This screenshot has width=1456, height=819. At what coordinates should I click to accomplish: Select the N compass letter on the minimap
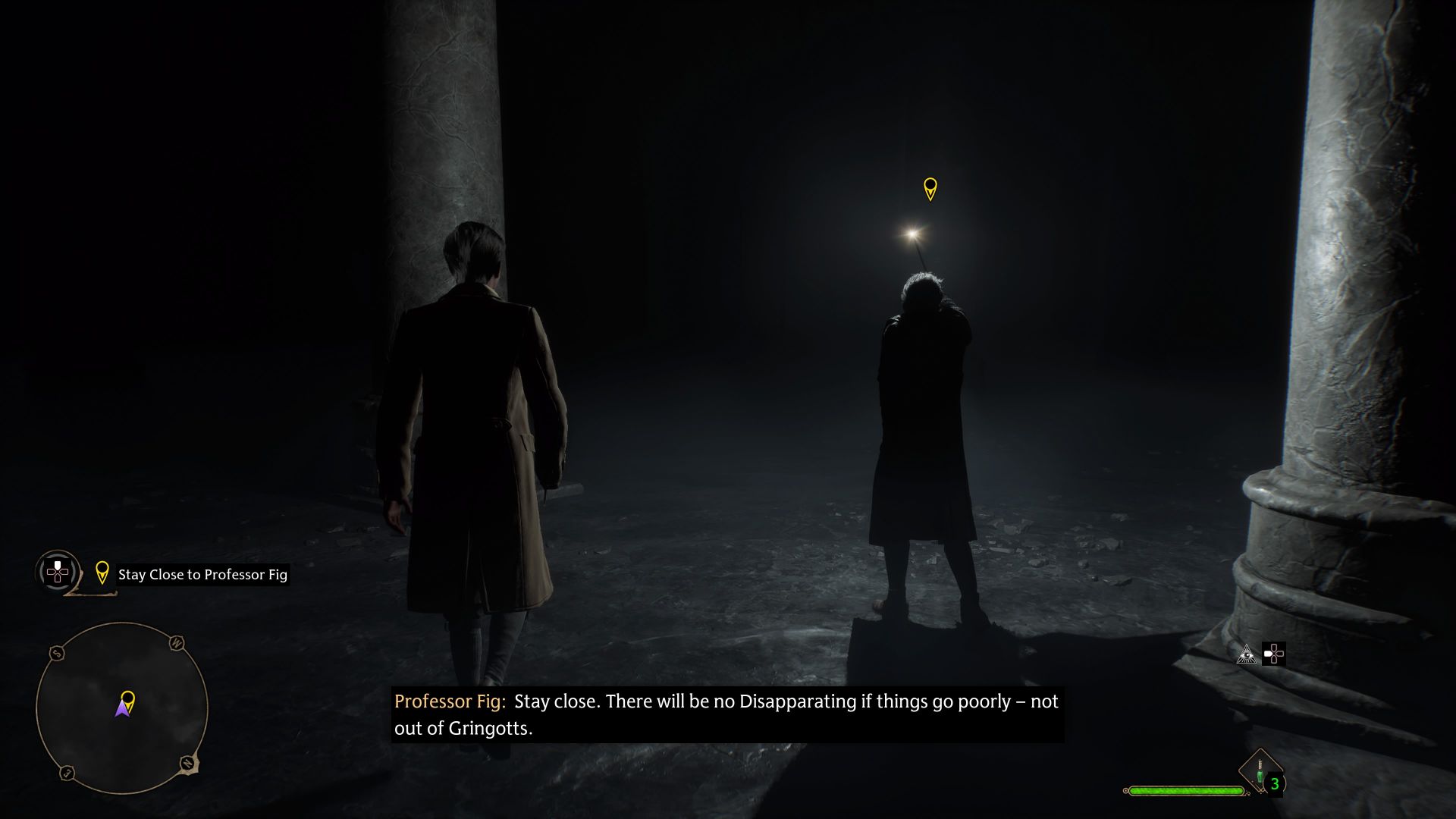(188, 763)
